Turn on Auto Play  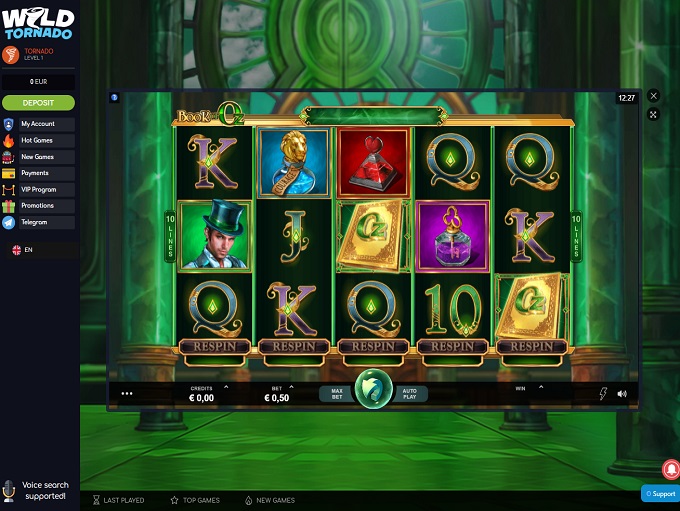click(x=408, y=394)
